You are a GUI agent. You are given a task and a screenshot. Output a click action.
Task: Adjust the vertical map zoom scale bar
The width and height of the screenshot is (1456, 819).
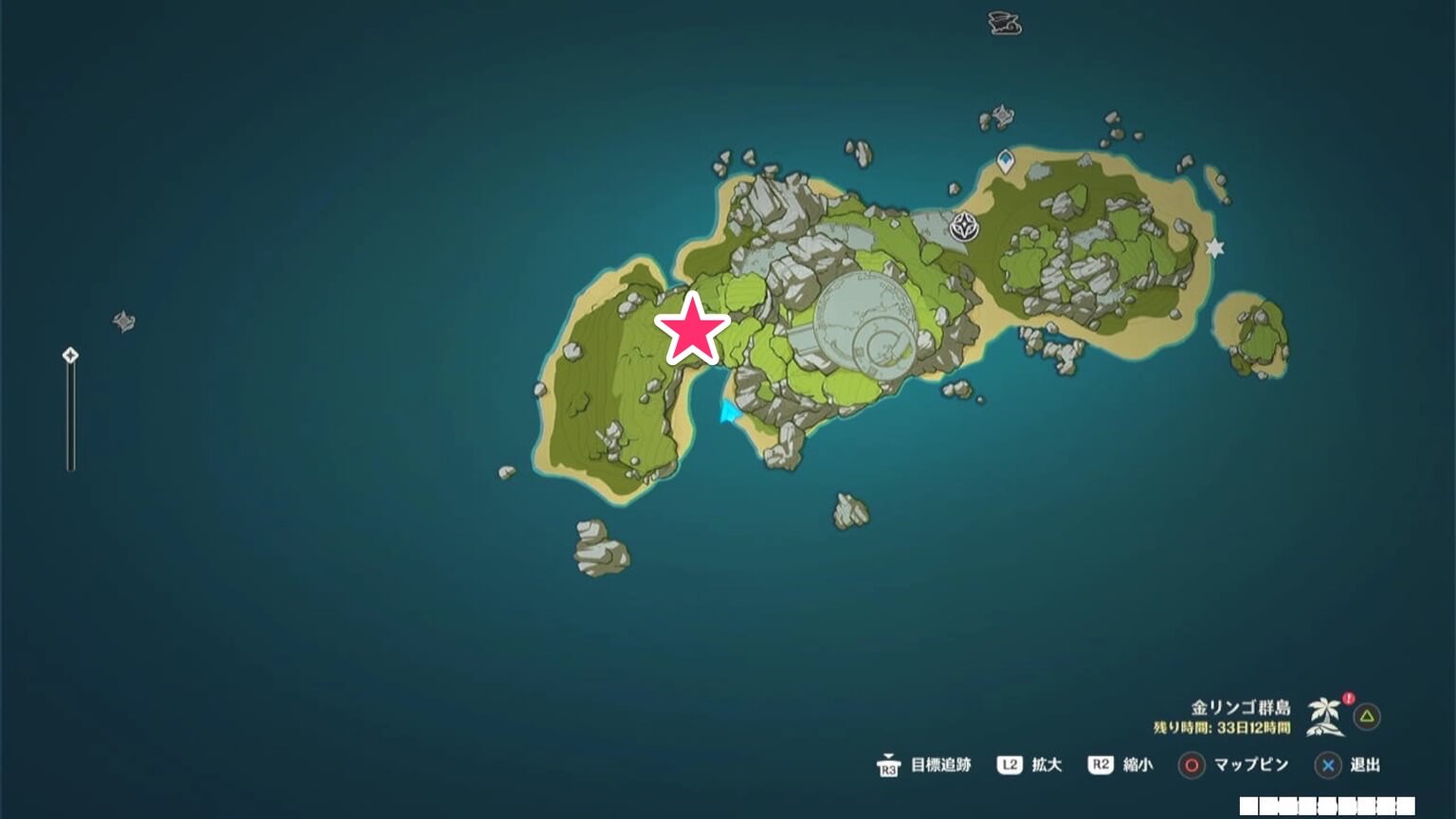pyautogui.click(x=69, y=412)
